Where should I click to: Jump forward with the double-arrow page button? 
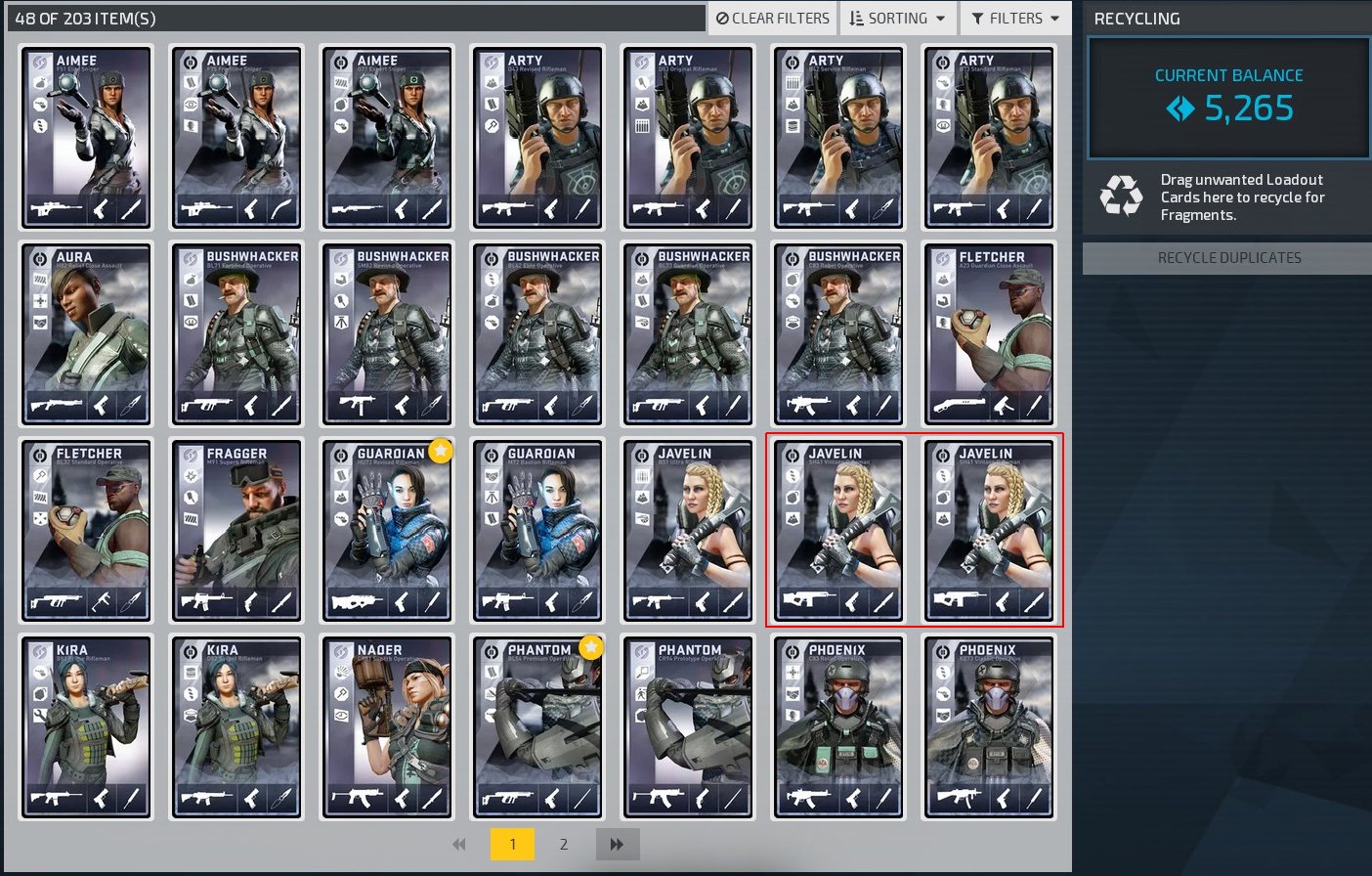pos(617,844)
